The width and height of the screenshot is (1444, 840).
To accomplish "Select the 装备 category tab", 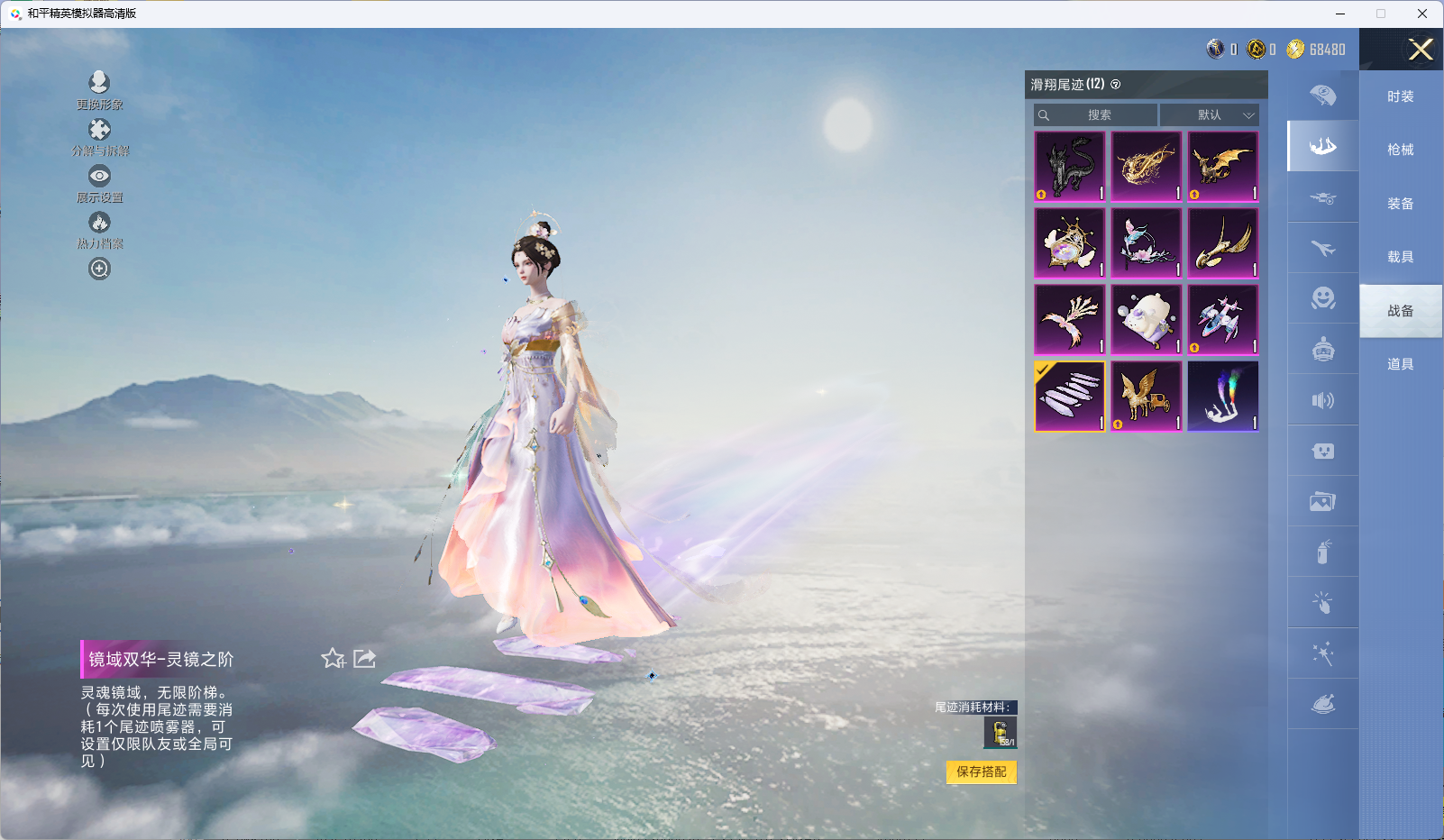I will pos(1400,204).
